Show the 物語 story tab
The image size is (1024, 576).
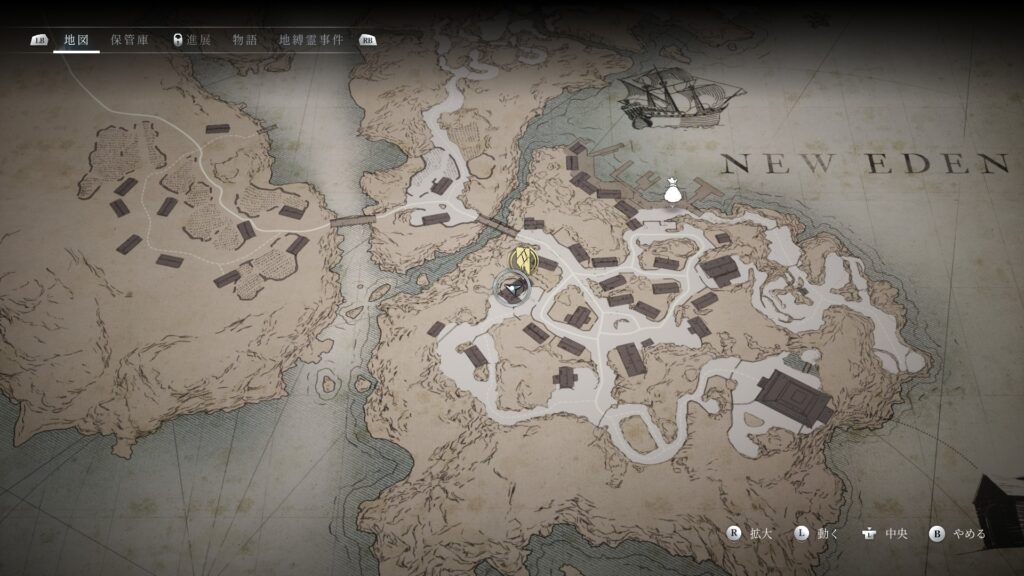244,40
